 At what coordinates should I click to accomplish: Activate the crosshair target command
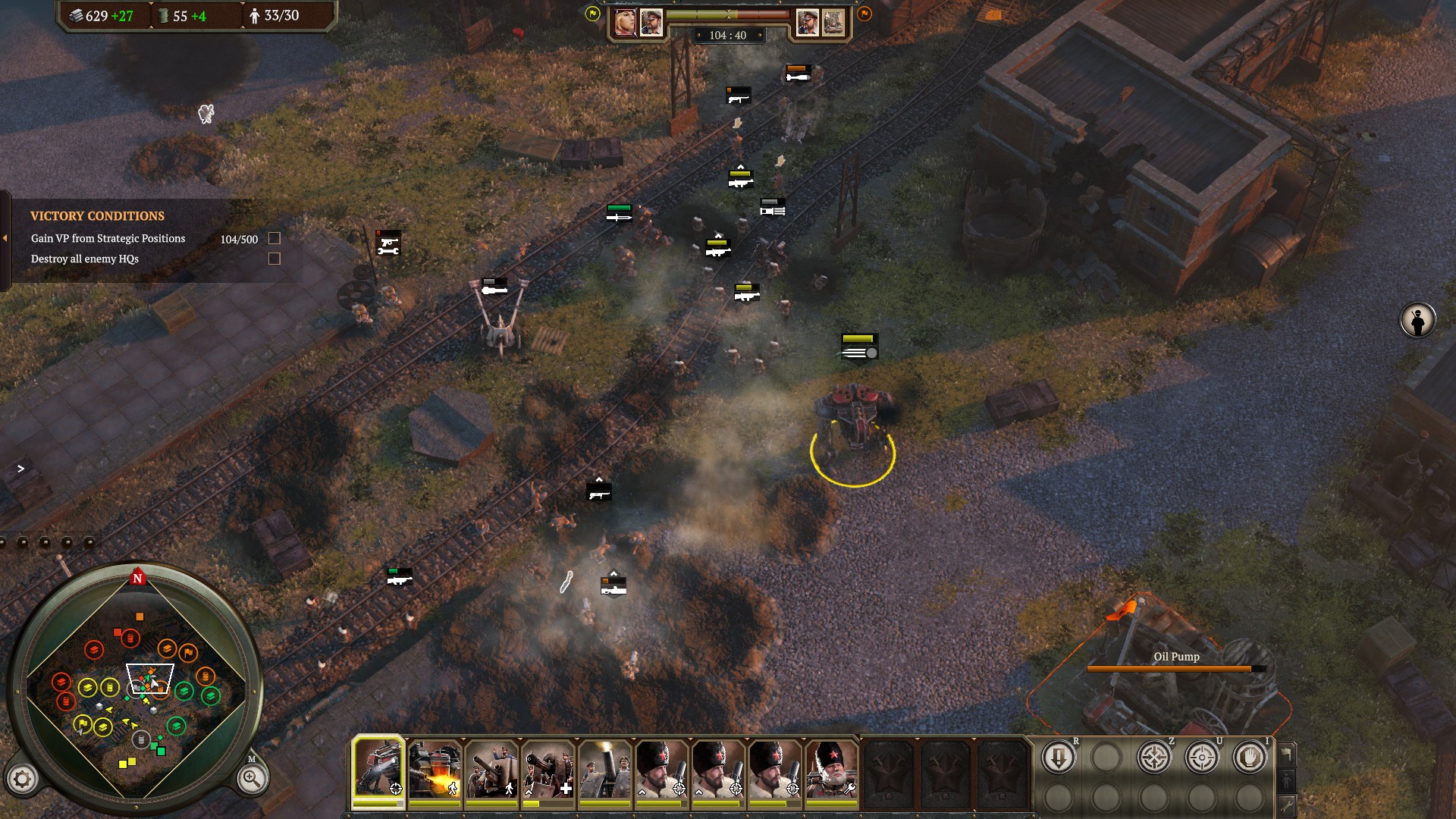(x=1201, y=757)
